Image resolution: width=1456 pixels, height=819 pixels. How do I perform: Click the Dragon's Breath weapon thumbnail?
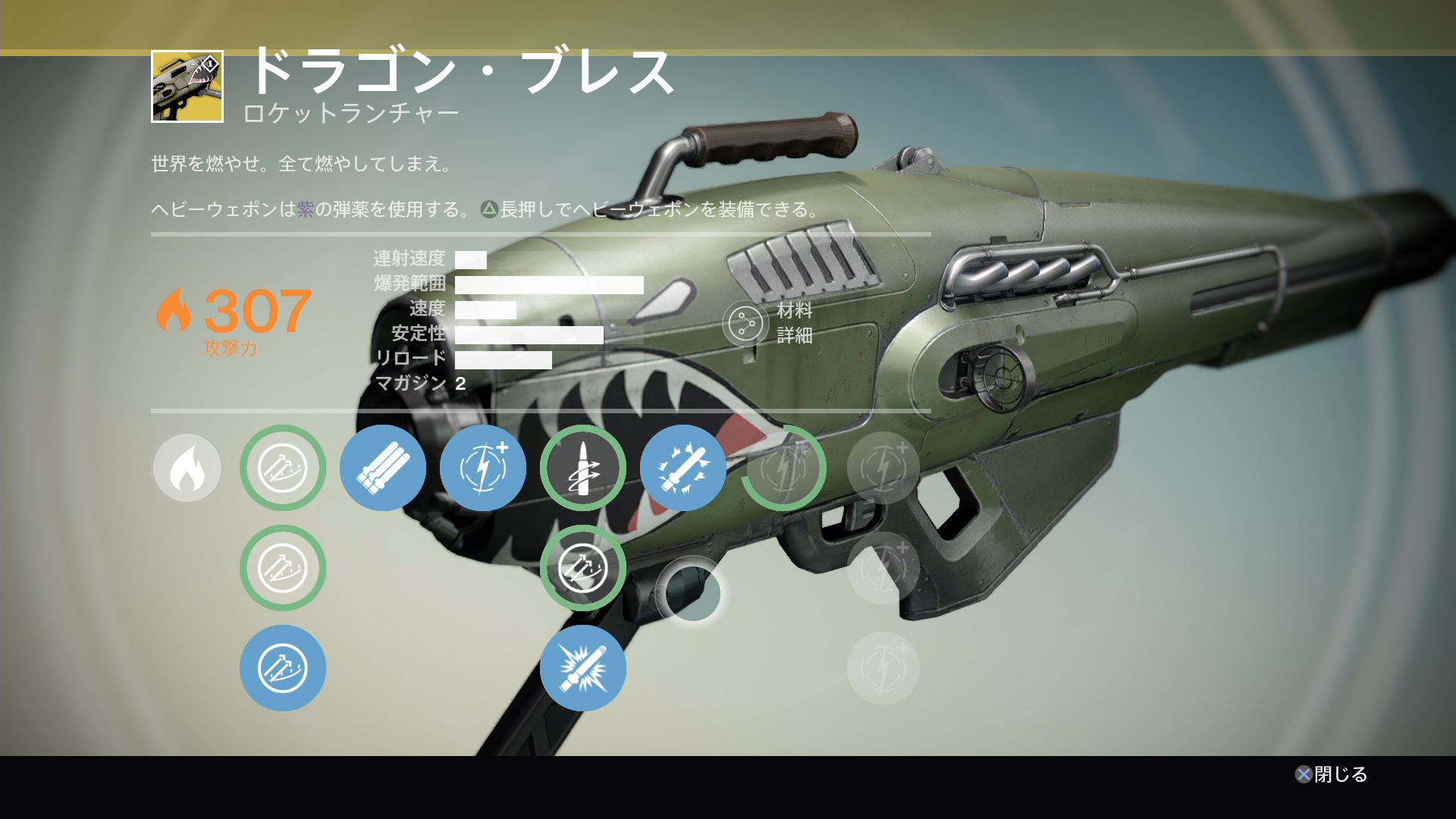[x=187, y=86]
